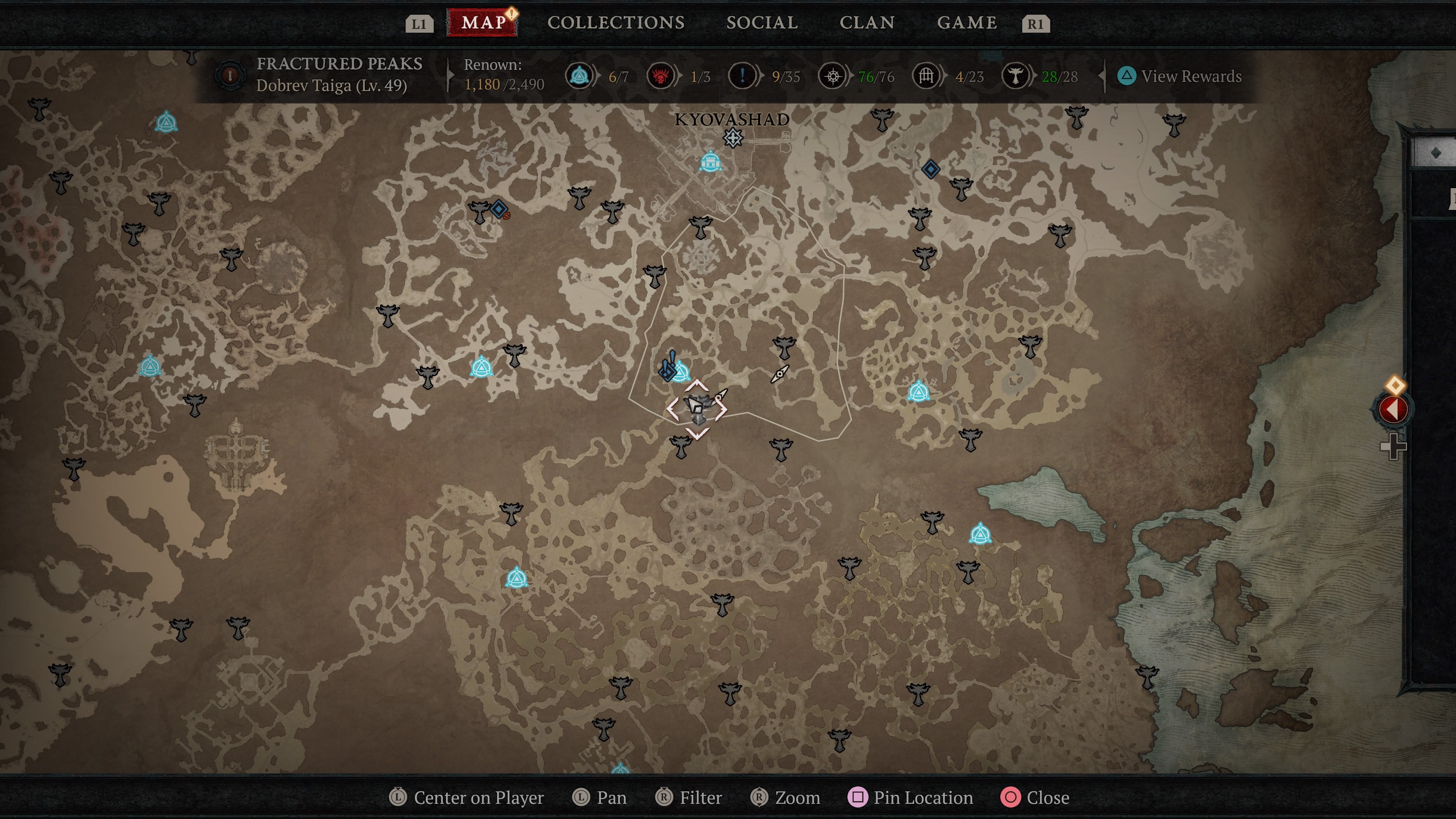Switch to the COLLECTIONS tab
The height and width of the screenshot is (819, 1456).
point(615,23)
